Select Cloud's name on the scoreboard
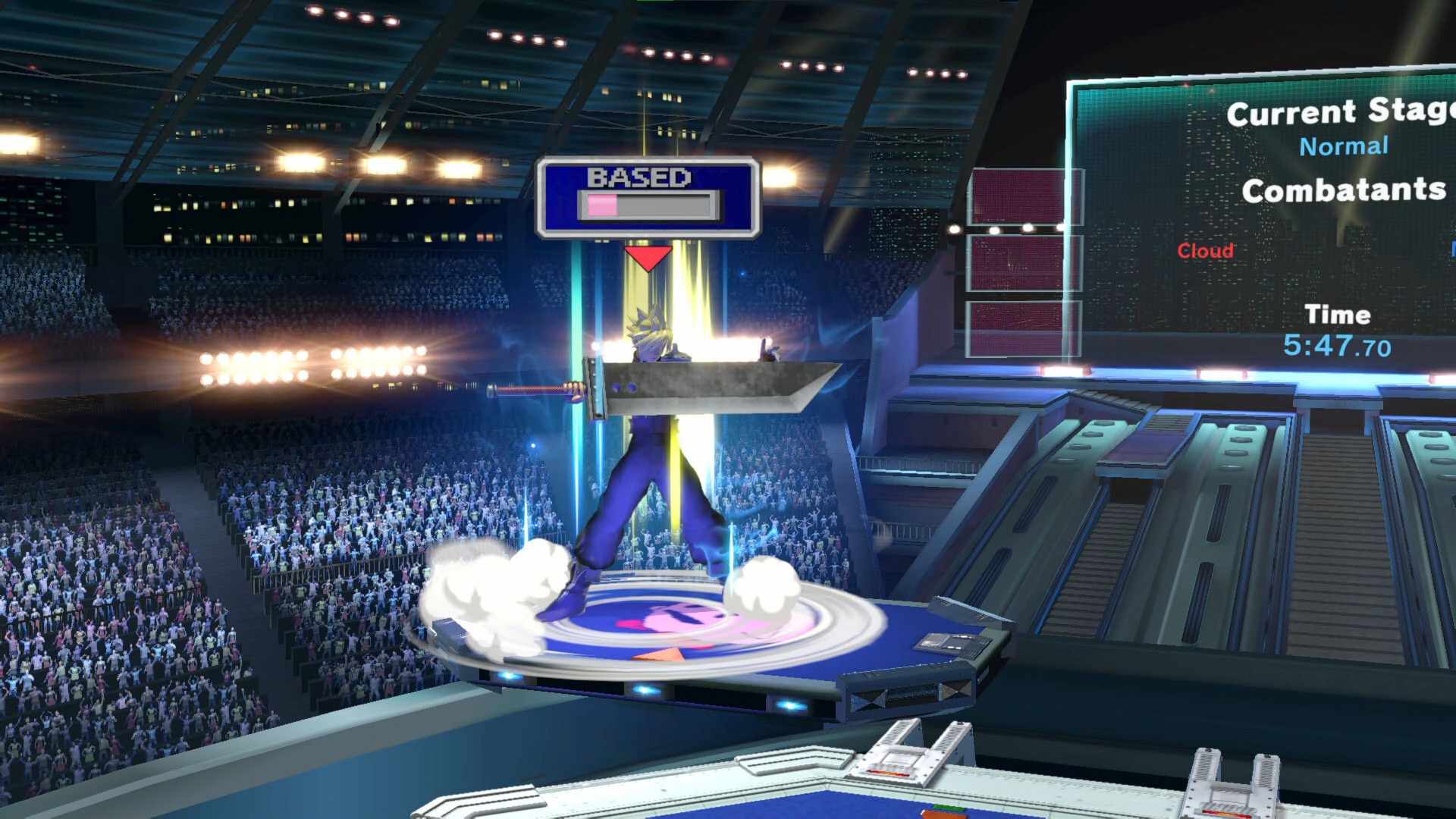 tap(1204, 251)
